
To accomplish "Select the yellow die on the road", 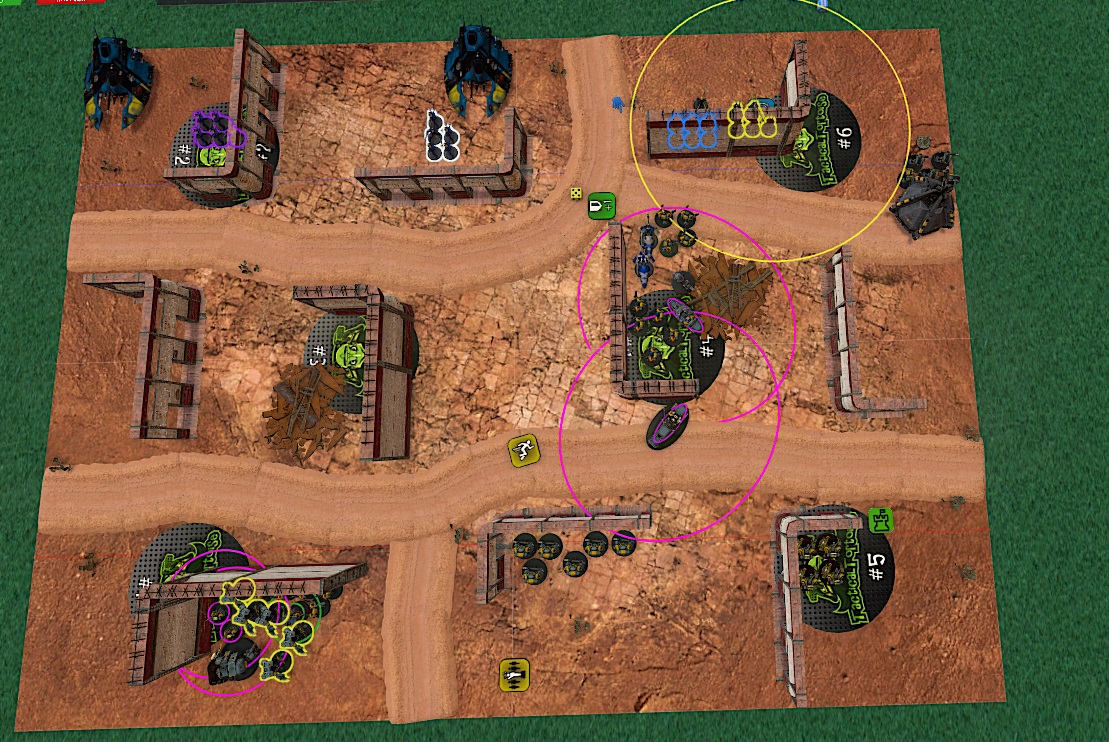I will click(577, 193).
